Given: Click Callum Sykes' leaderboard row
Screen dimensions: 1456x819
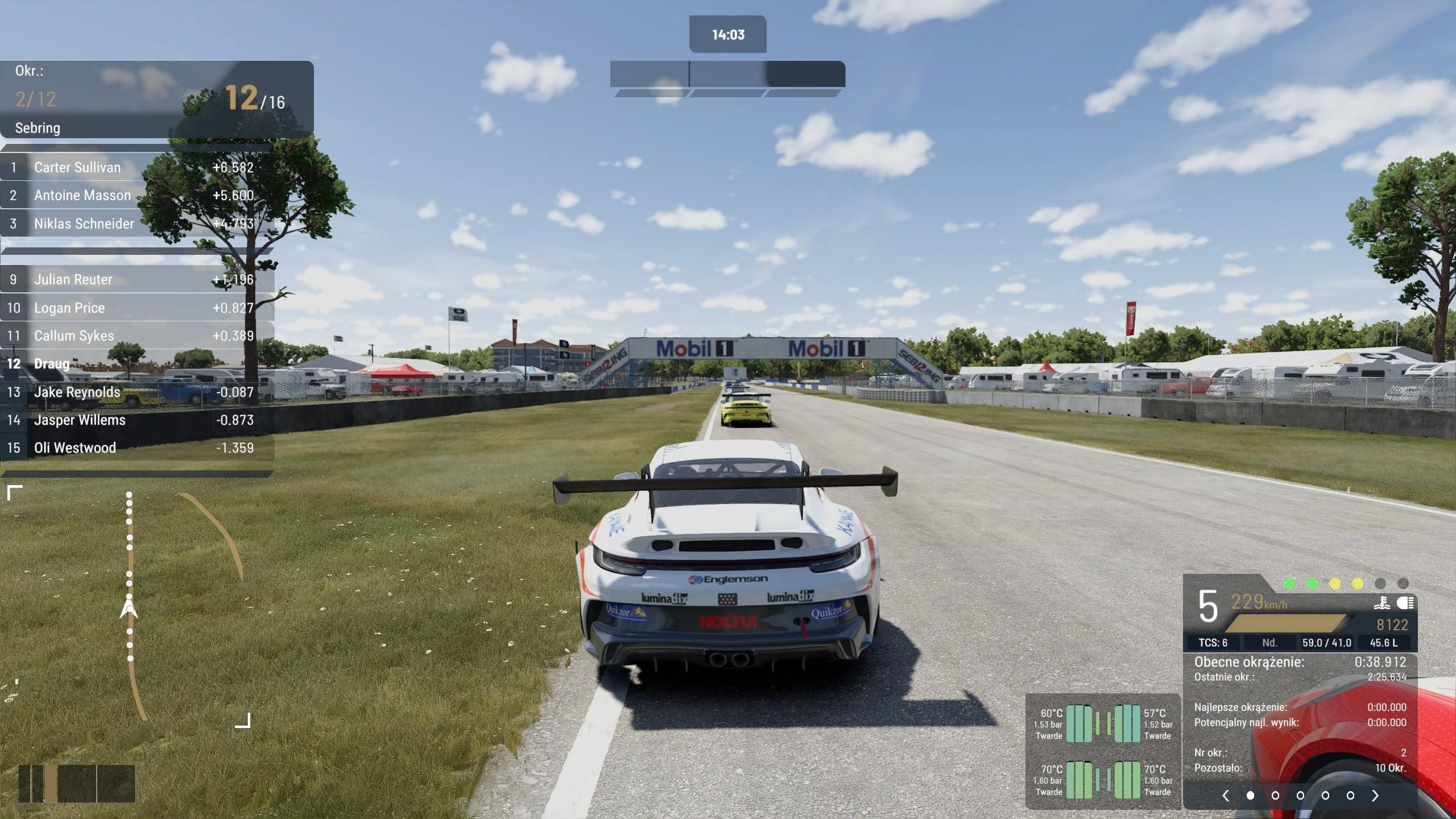Looking at the screenshot, I should pos(136,336).
